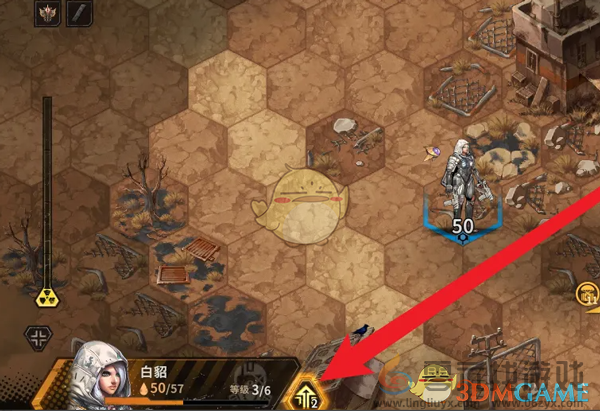Image resolution: width=600 pixels, height=411 pixels.
Task: Activate the crosshair focus button
Action: [38, 336]
